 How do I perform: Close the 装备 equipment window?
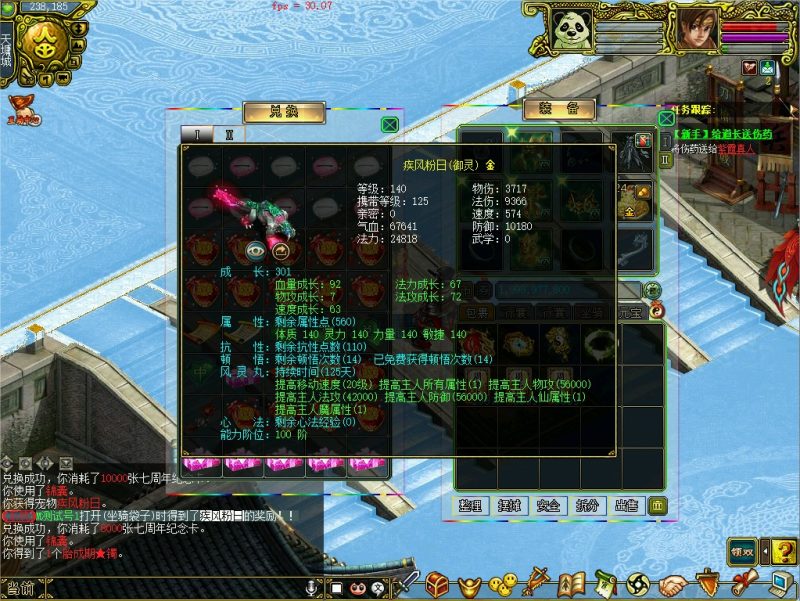[x=665, y=118]
